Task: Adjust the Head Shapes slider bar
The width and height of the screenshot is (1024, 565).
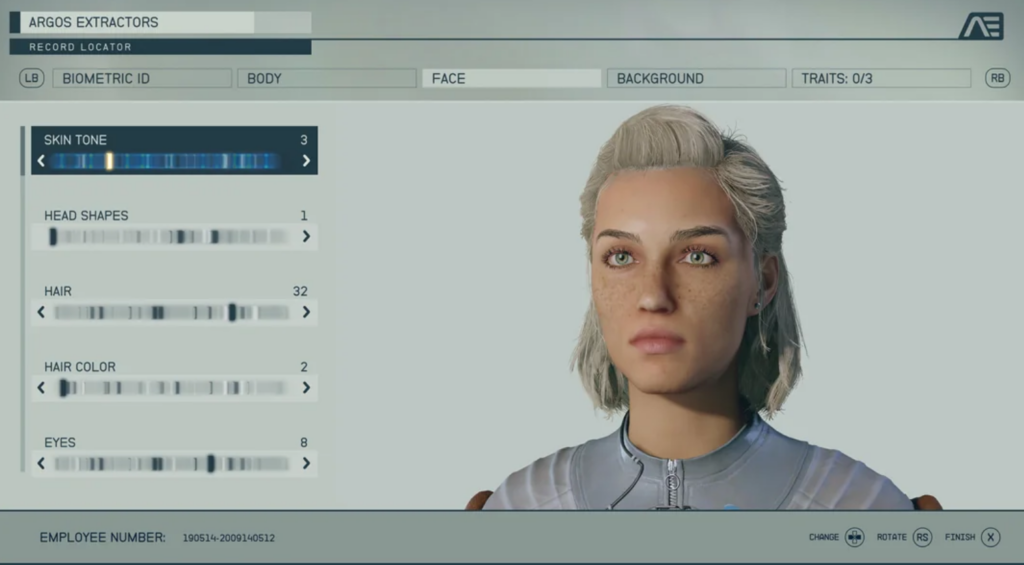Action: pos(170,237)
